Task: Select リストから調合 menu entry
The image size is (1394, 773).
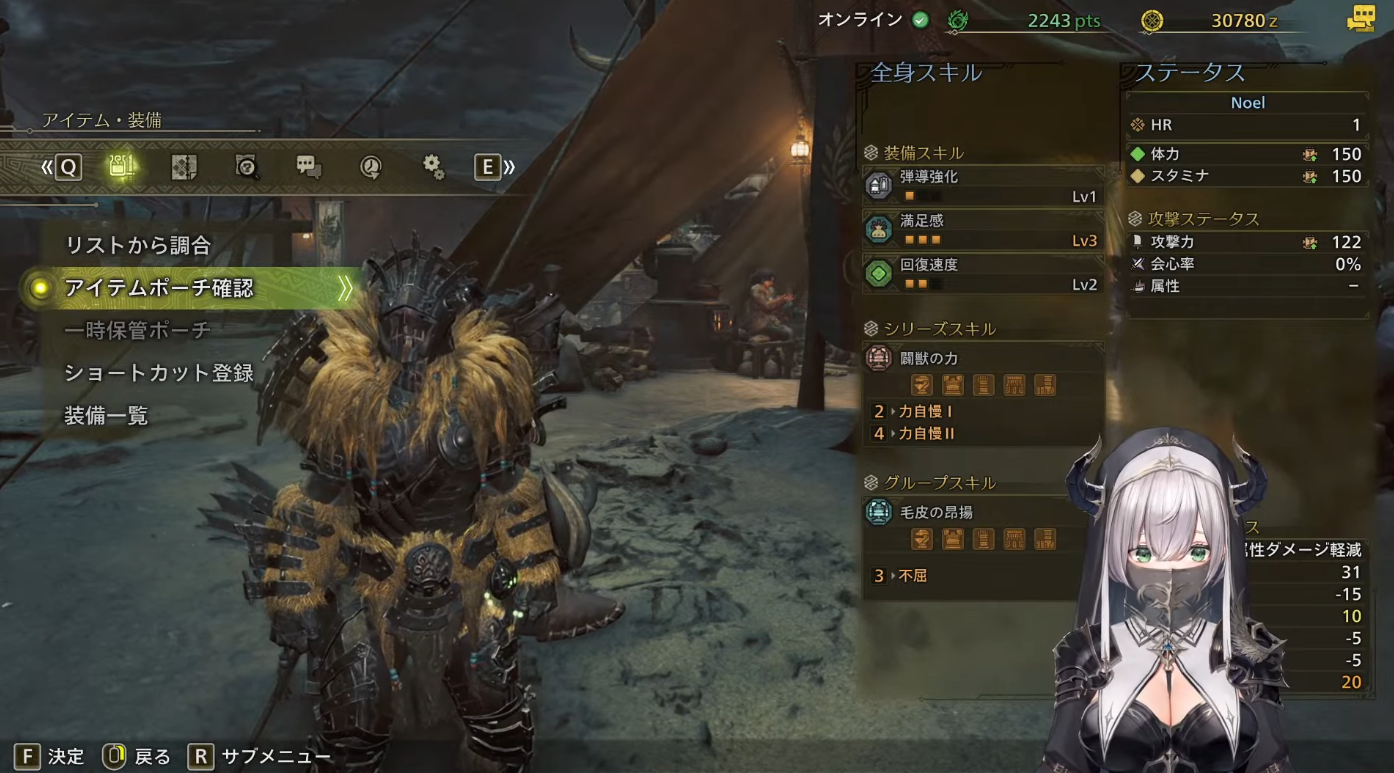Action: coord(138,245)
